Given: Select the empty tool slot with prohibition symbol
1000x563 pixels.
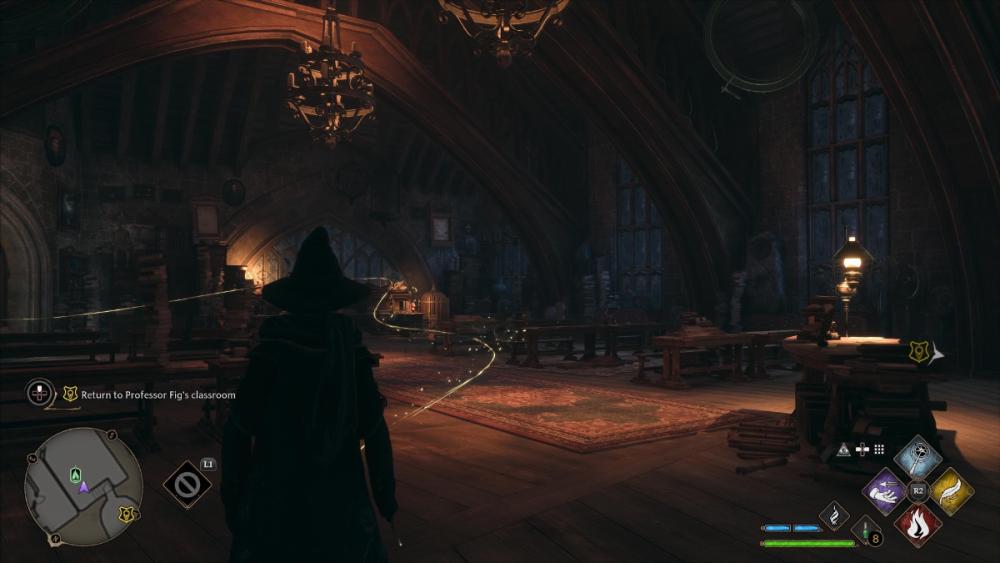Looking at the screenshot, I should tap(186, 485).
